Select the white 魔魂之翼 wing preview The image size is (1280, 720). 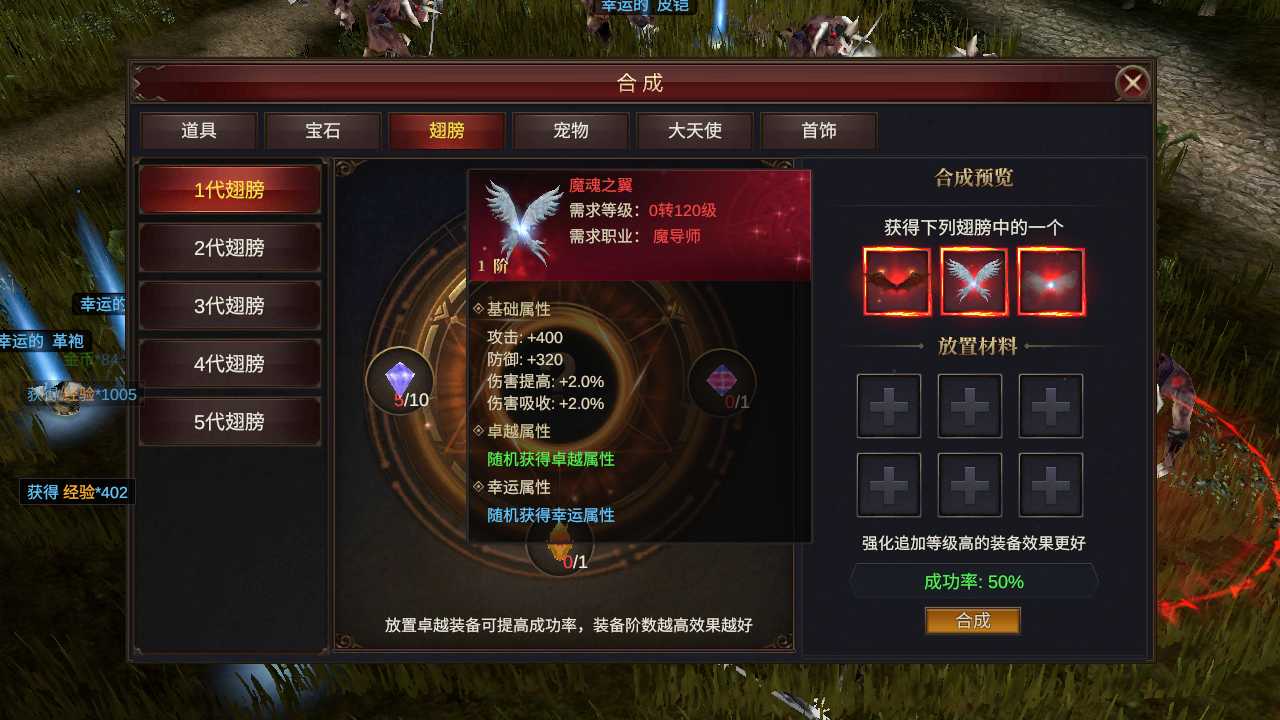click(x=973, y=281)
